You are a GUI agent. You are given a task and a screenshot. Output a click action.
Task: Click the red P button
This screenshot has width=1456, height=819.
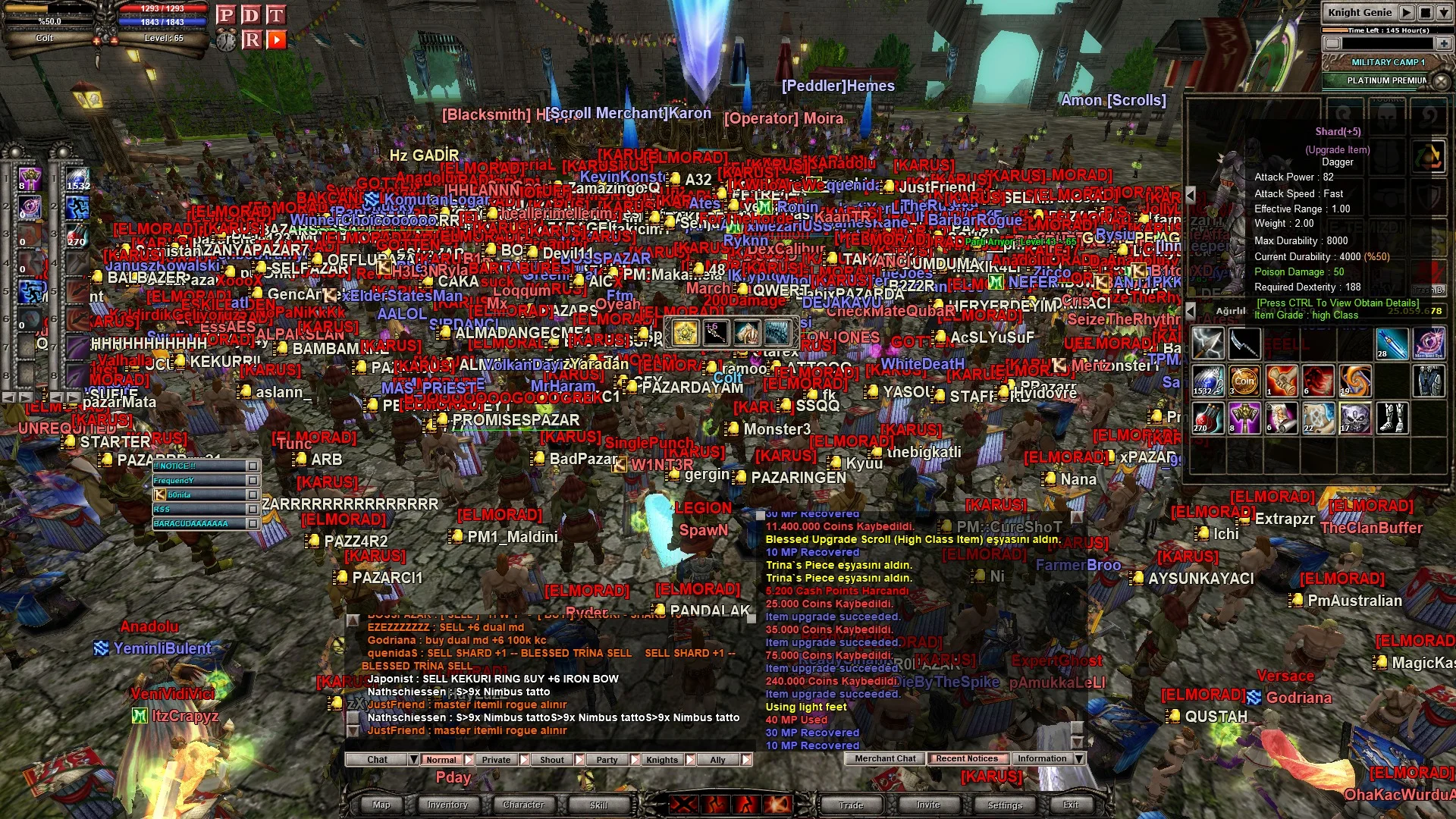point(225,15)
